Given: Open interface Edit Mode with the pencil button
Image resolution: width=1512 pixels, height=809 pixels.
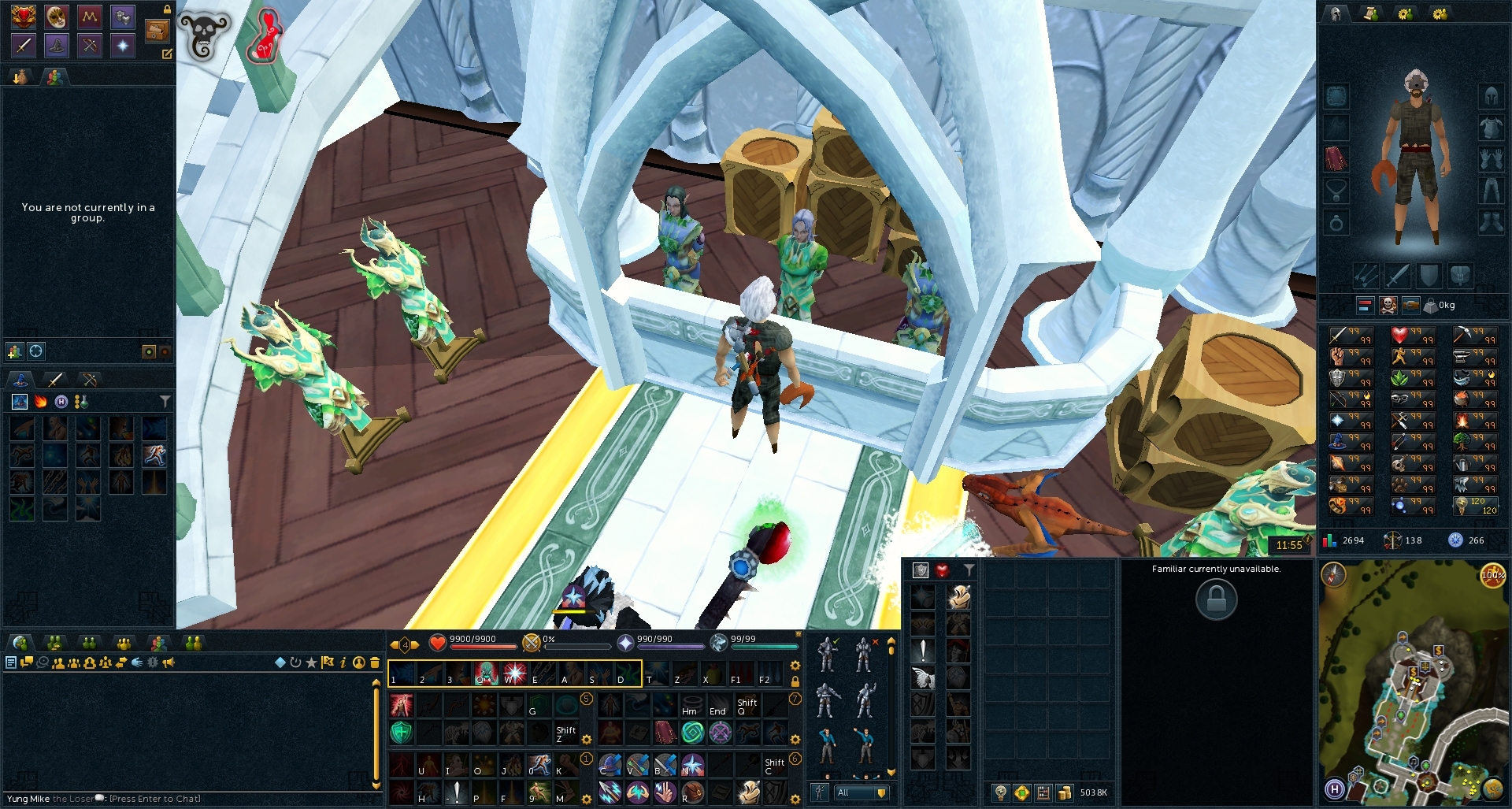Looking at the screenshot, I should pos(167,54).
